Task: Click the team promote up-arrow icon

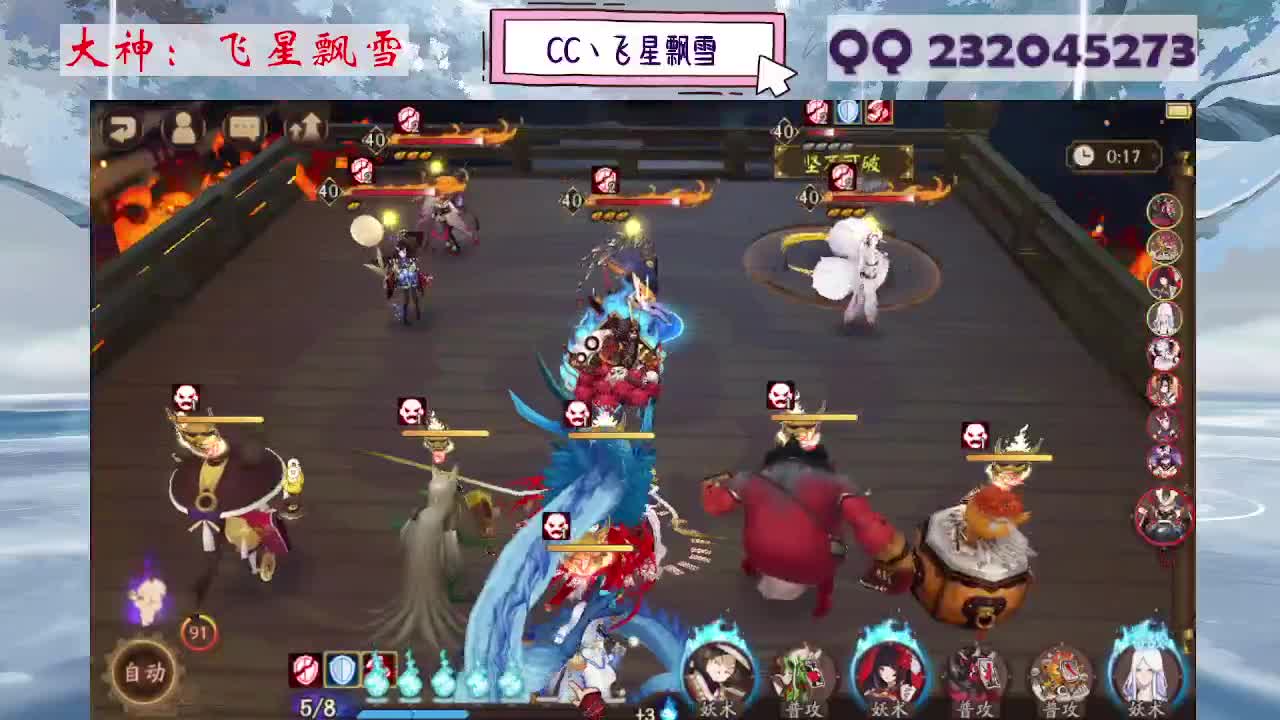Action: 307,124
